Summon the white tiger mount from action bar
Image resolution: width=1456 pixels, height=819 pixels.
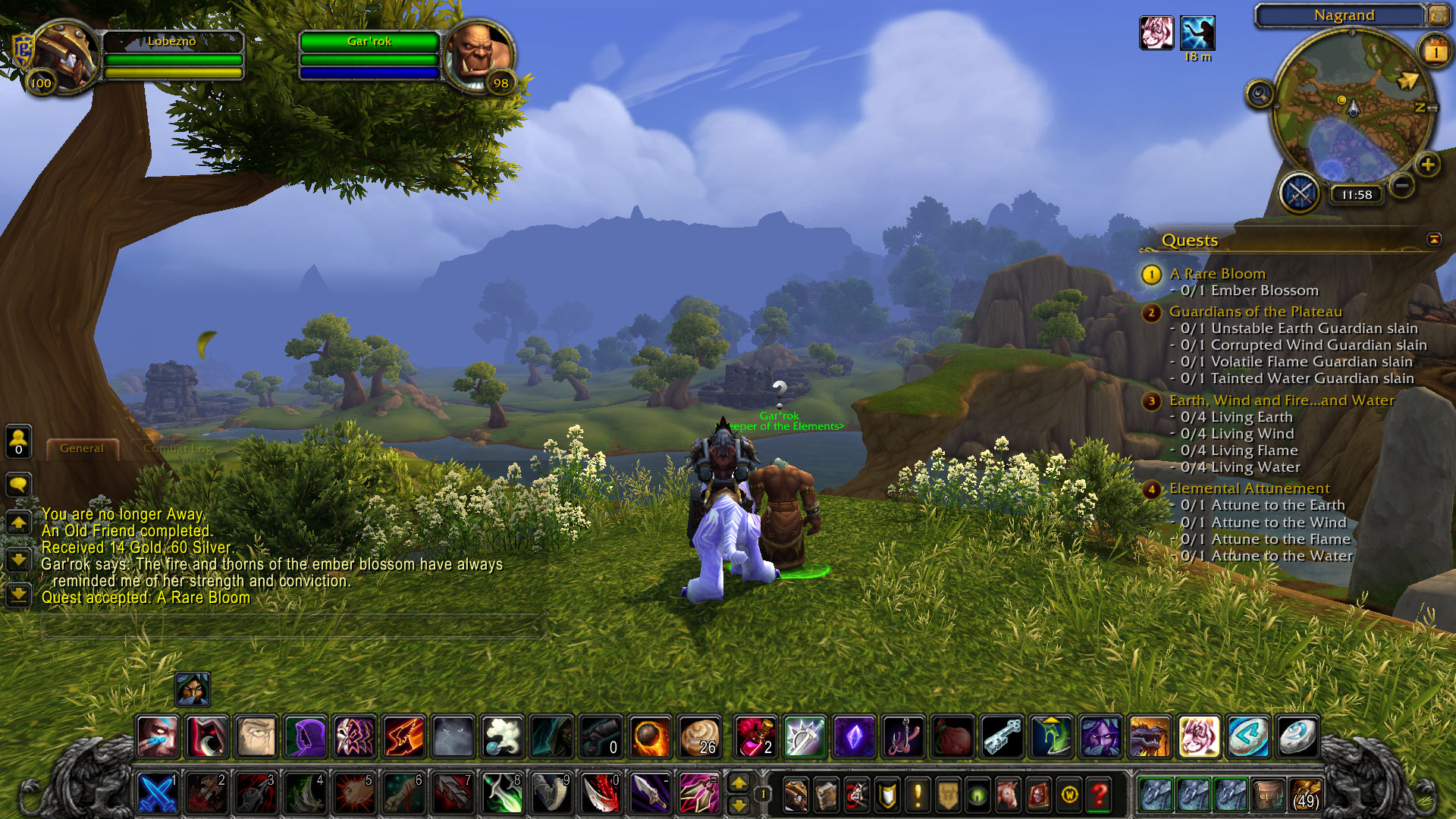click(x=1199, y=736)
